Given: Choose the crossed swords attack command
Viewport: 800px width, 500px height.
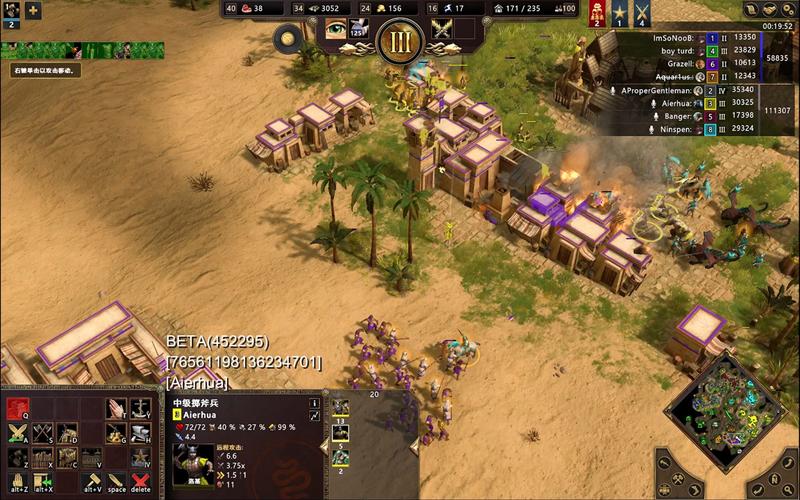Looking at the screenshot, I should pos(18,433).
